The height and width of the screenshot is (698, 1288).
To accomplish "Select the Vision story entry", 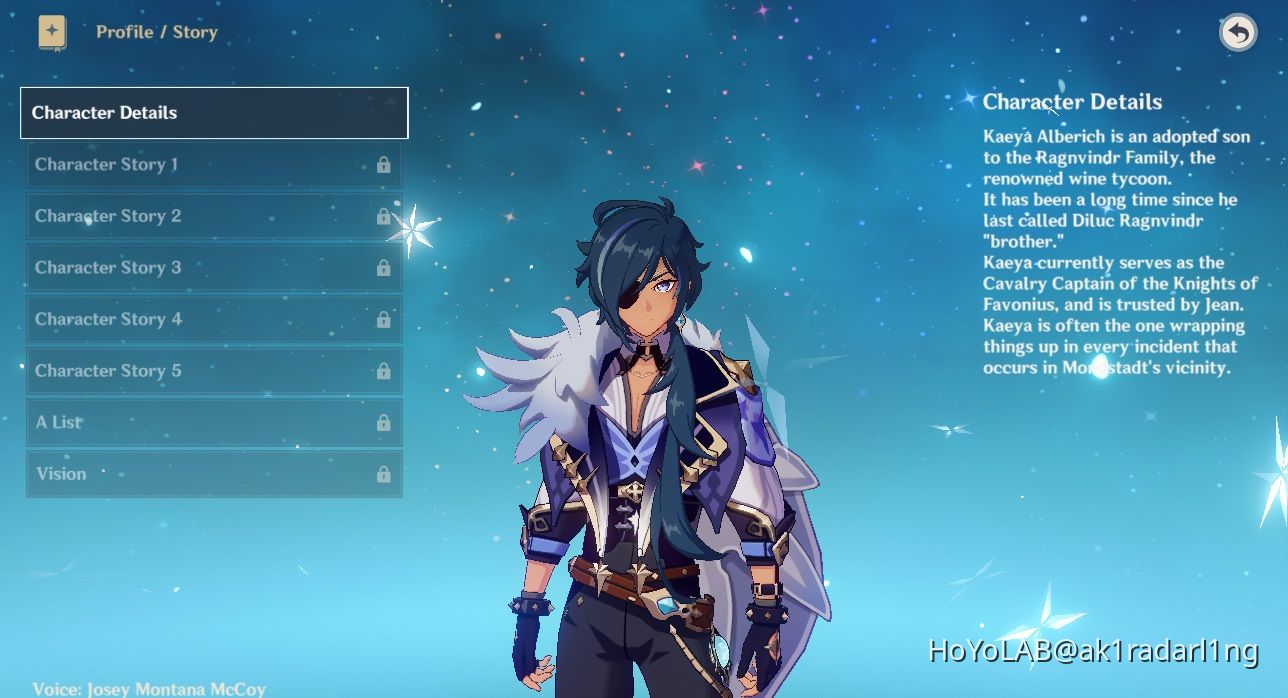I will pos(214,474).
